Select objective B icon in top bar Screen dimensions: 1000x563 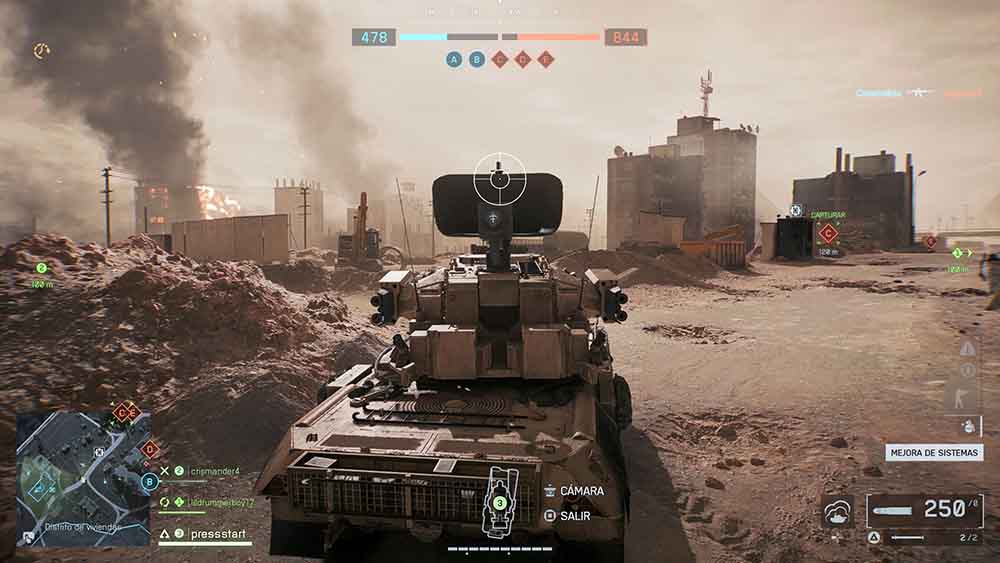477,60
